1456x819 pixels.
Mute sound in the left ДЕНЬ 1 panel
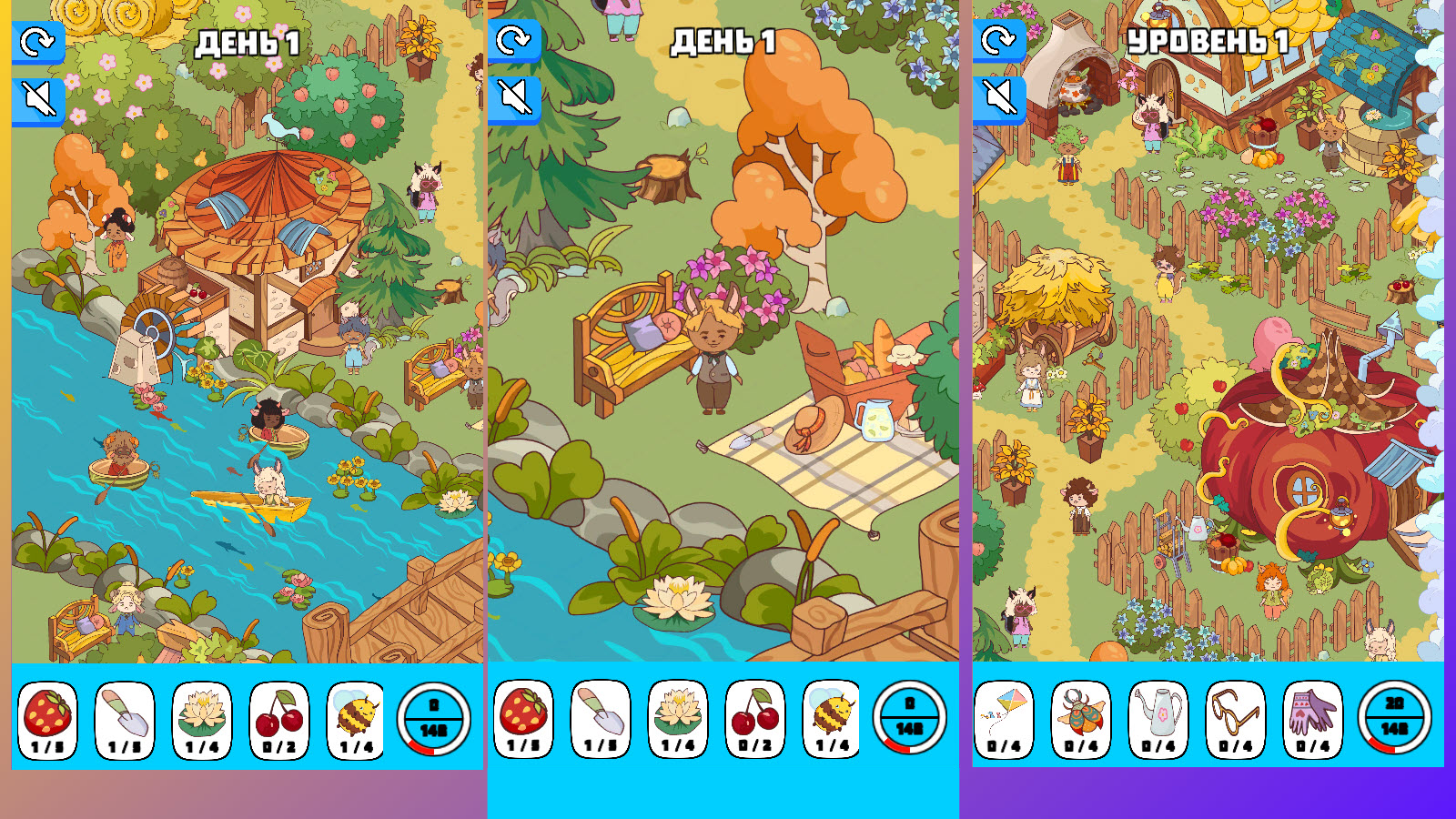(36, 100)
